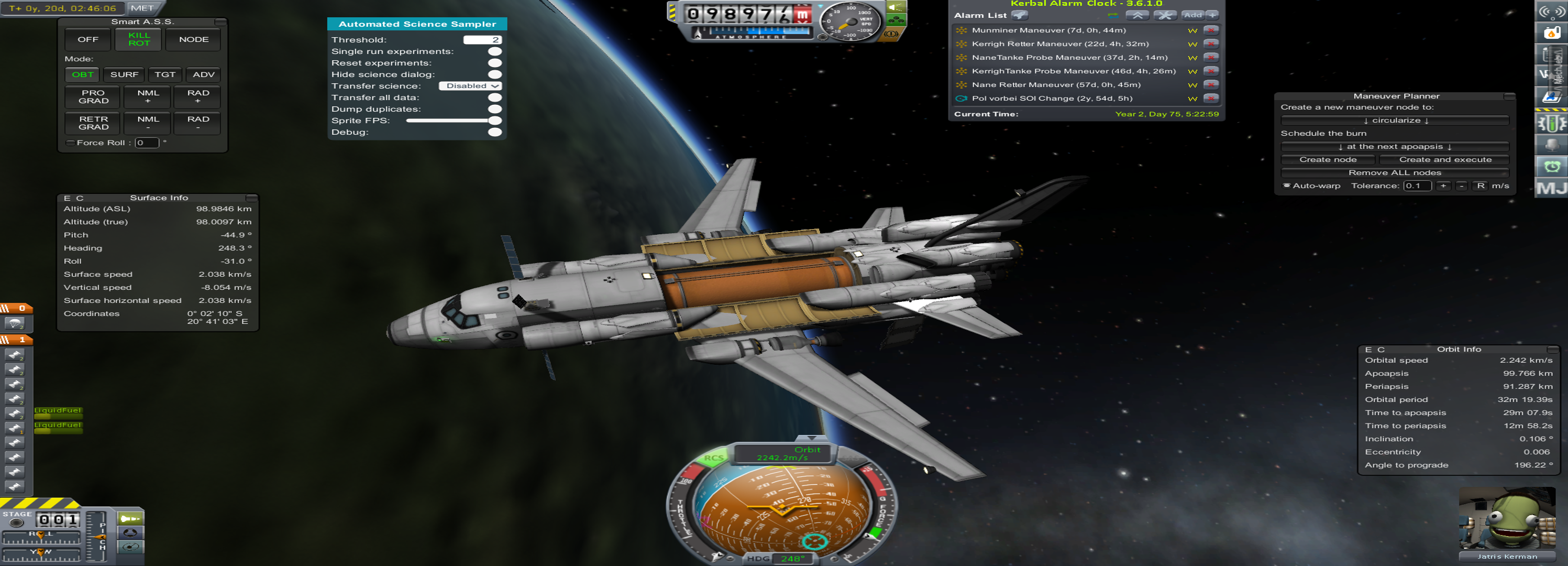This screenshot has width=1568, height=566.
Task: Click Create and execute
Action: 1444,160
